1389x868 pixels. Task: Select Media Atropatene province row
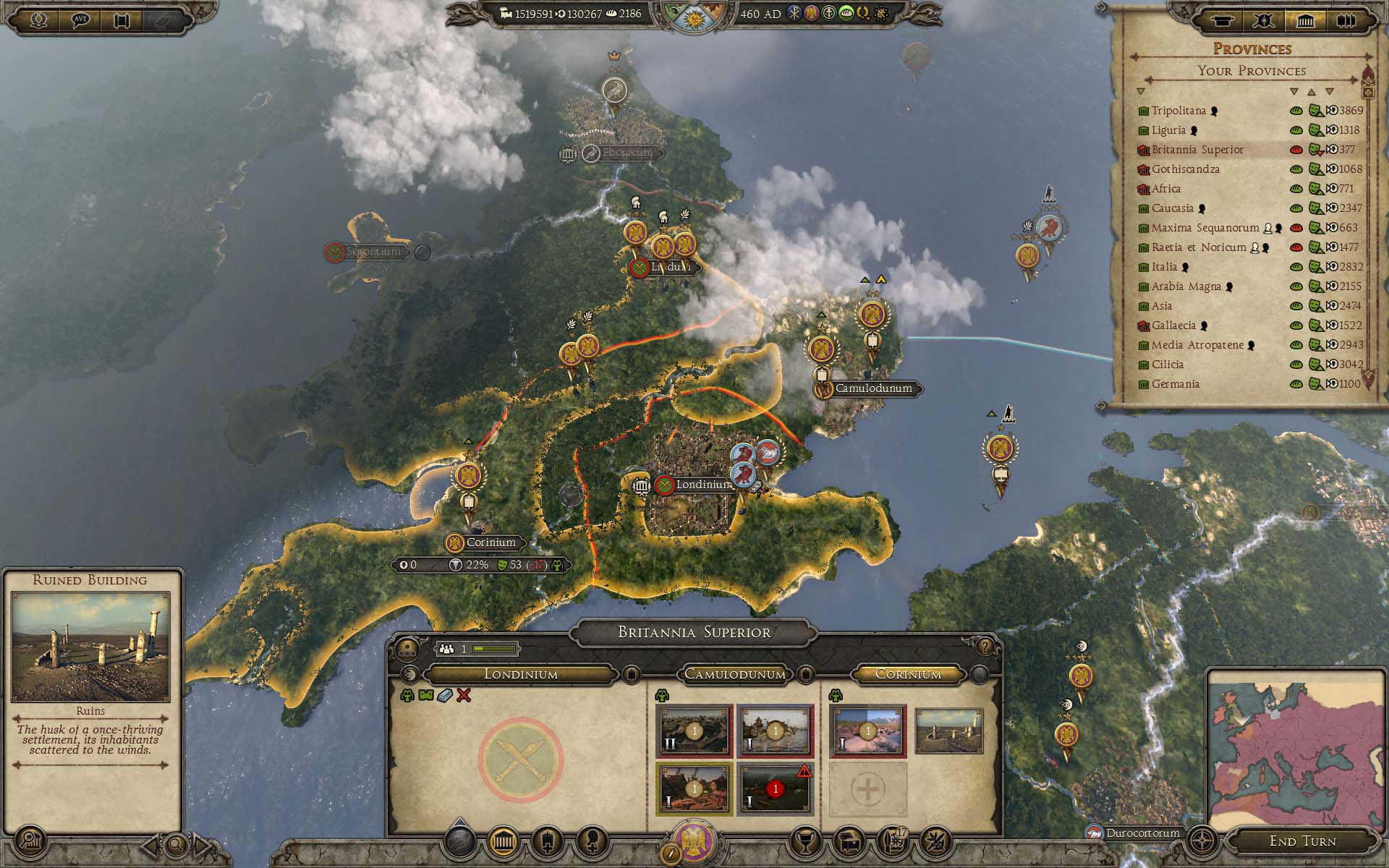pyautogui.click(x=1197, y=345)
